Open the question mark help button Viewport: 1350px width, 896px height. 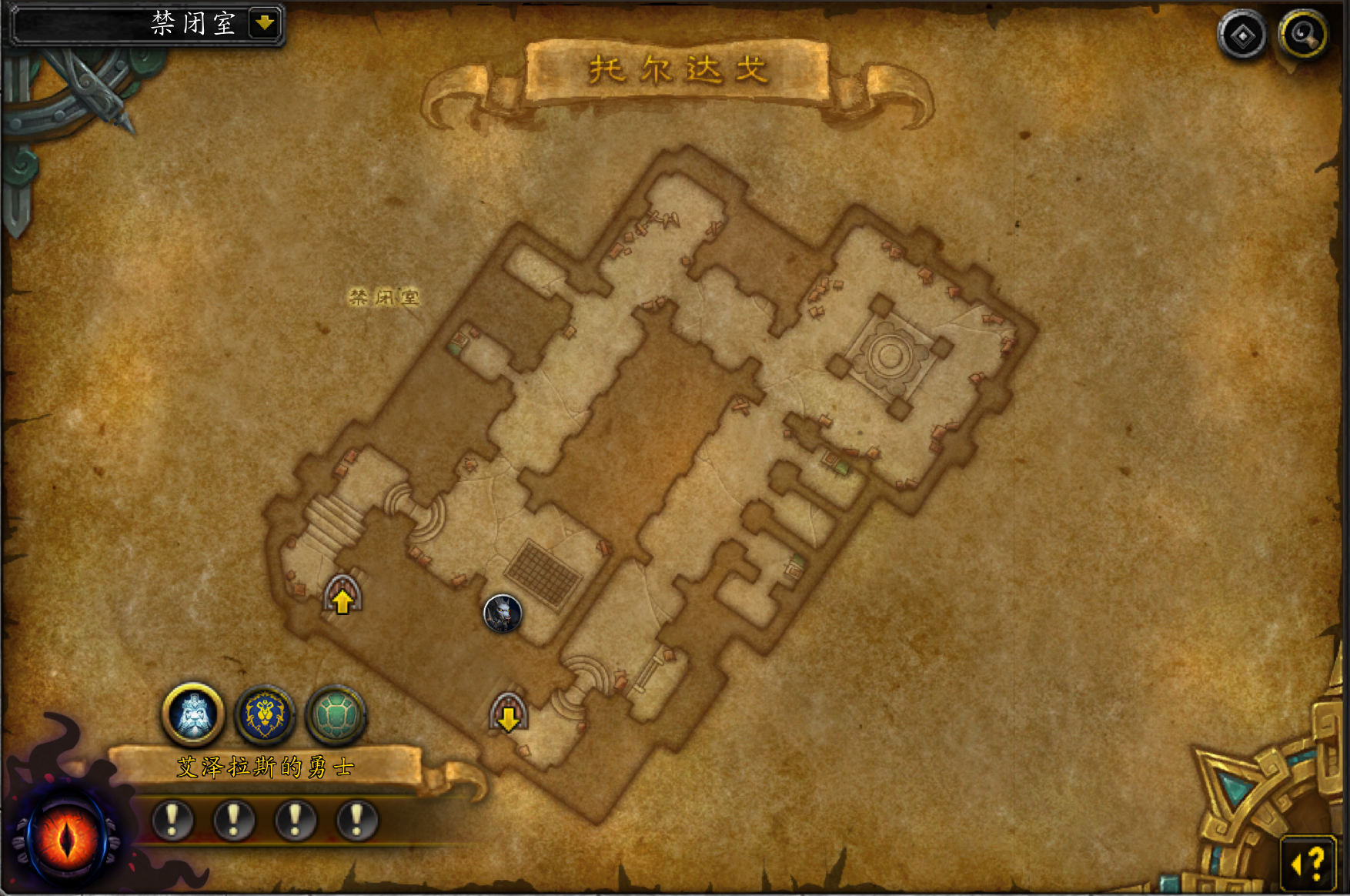(x=1308, y=864)
